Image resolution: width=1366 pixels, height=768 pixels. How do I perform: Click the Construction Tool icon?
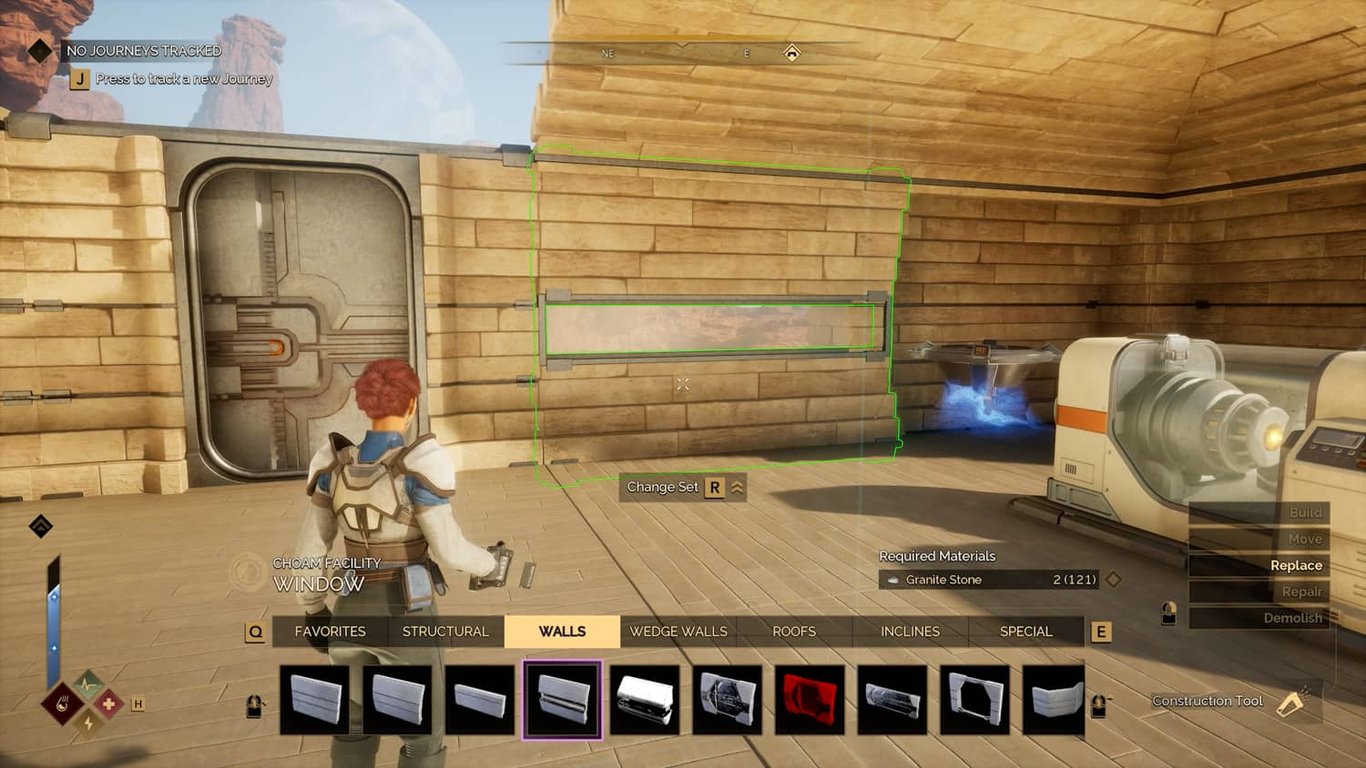pyautogui.click(x=1295, y=702)
